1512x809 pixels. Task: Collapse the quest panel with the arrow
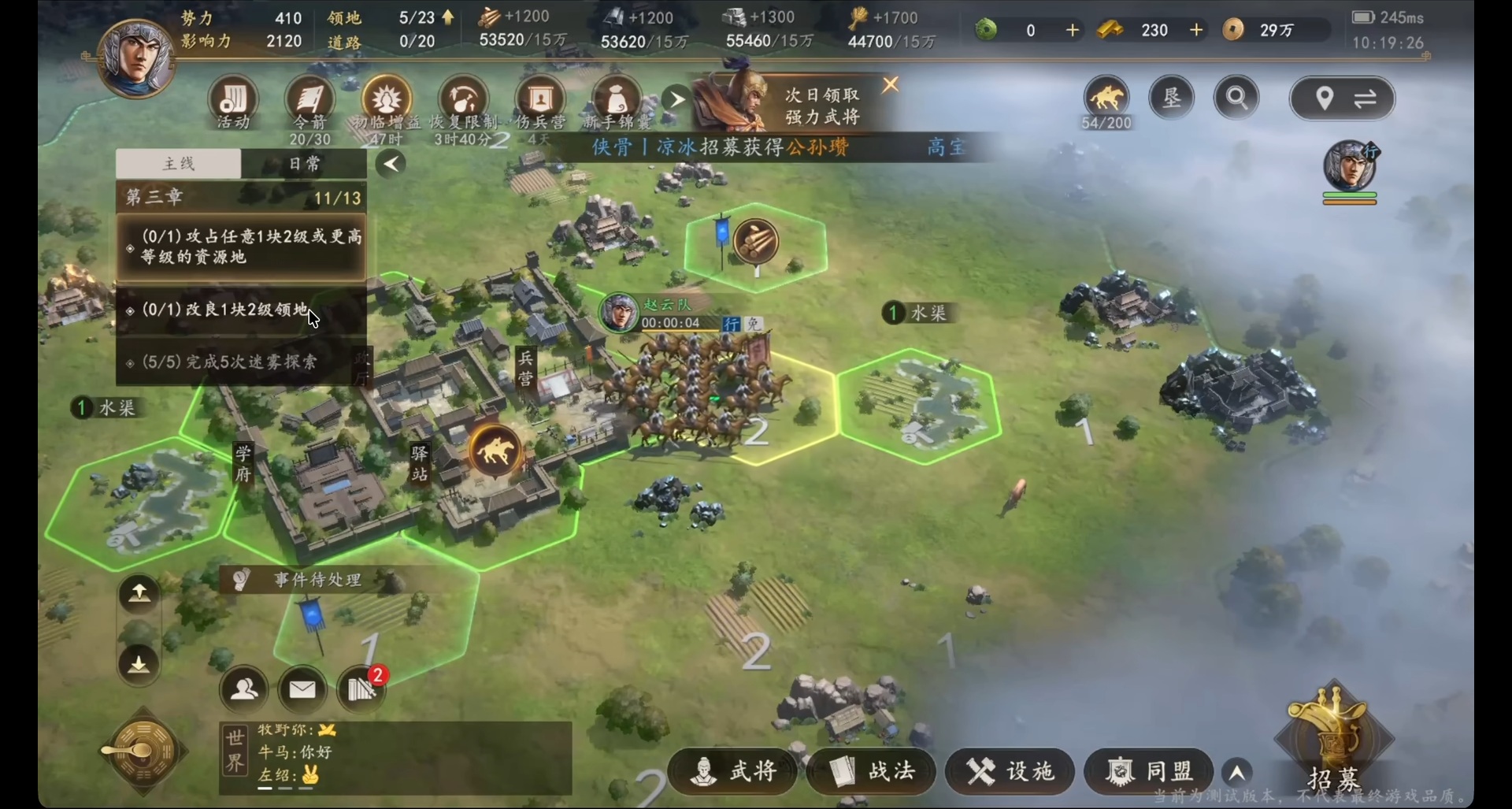tap(391, 164)
